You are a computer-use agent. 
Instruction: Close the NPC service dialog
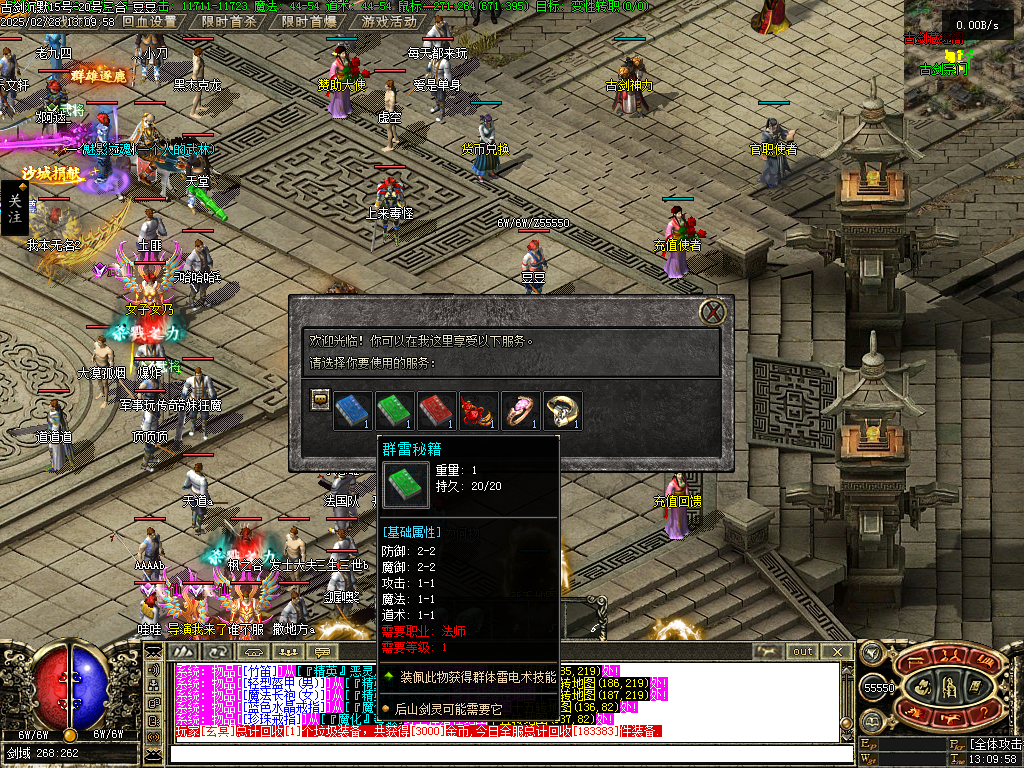[x=712, y=312]
